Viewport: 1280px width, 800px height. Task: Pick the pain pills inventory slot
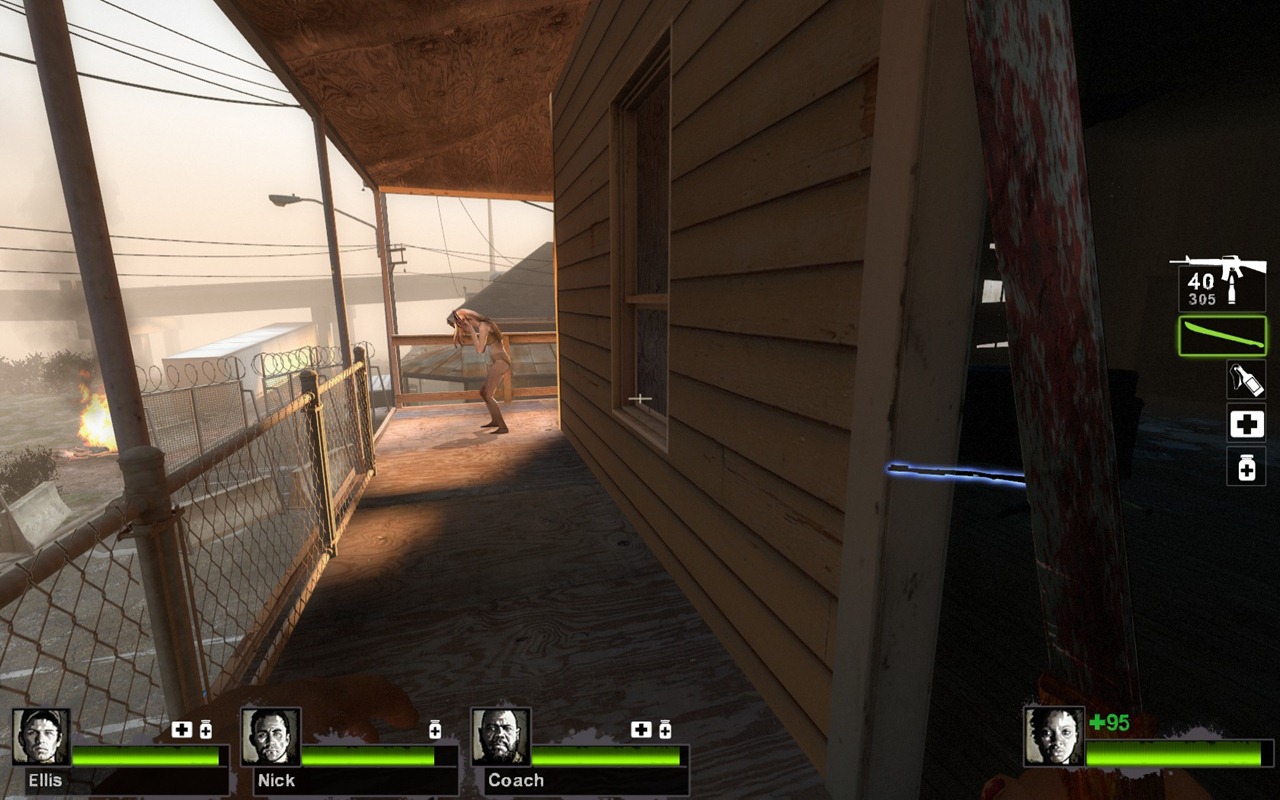tap(1246, 466)
